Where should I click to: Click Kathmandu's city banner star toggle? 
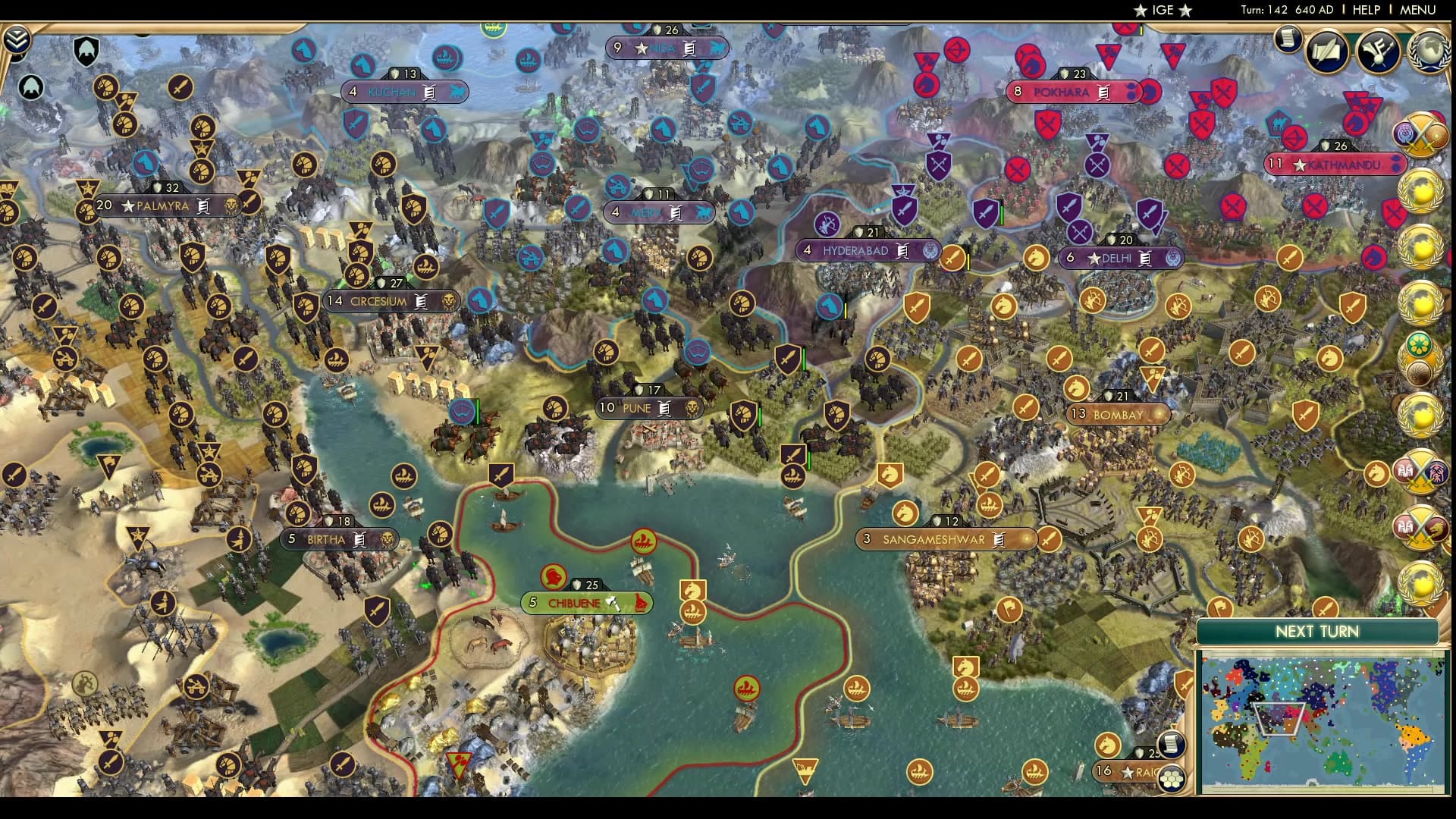[x=1299, y=165]
